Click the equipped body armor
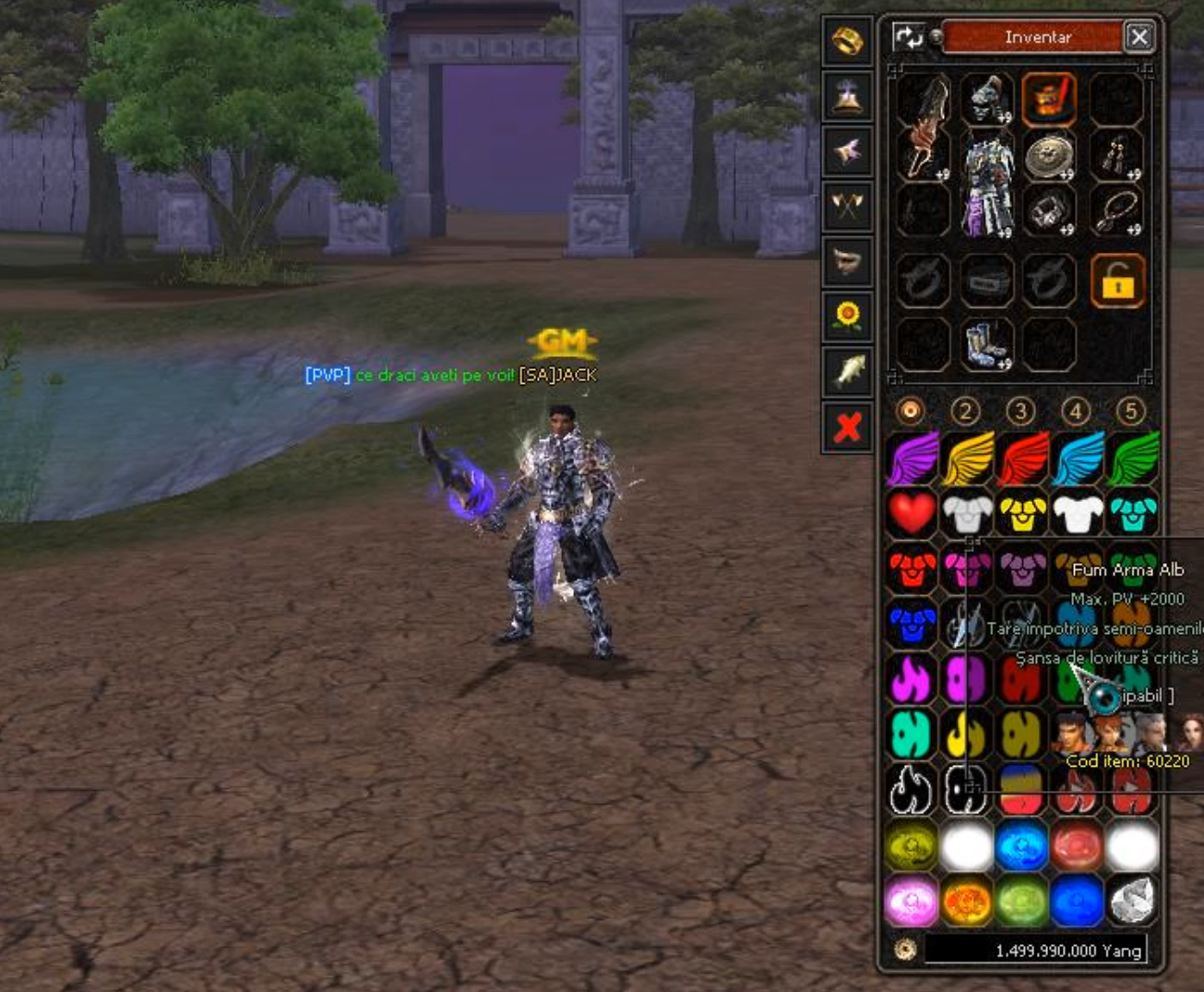This screenshot has height=992, width=1204. [x=986, y=181]
